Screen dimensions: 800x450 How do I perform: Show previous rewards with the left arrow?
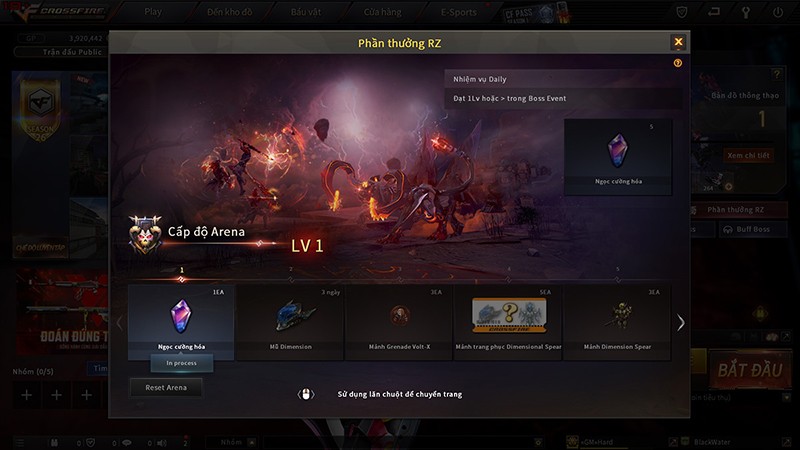pos(118,322)
